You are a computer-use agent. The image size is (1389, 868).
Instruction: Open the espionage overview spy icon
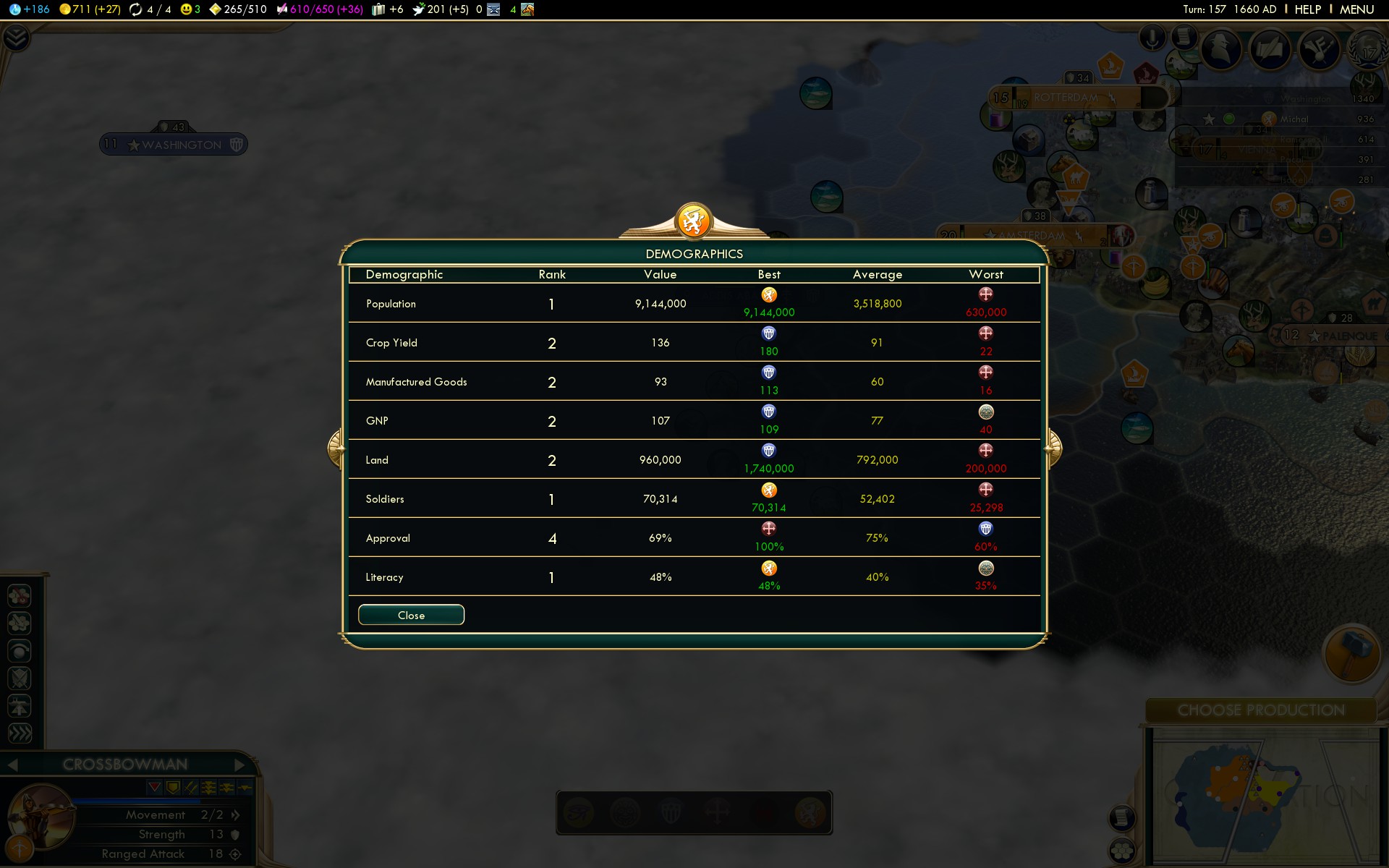coord(1222,49)
